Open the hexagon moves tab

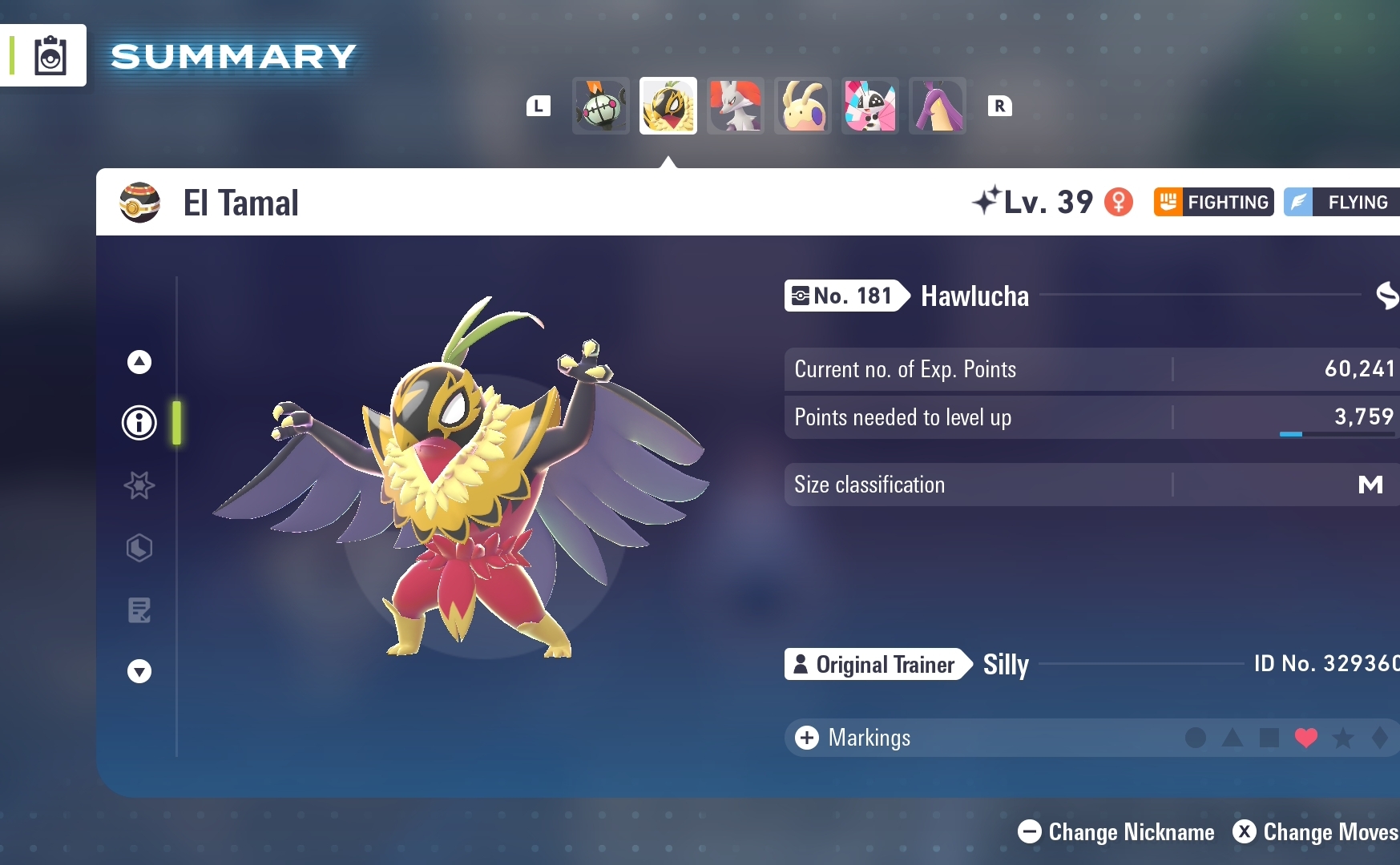pyautogui.click(x=139, y=548)
